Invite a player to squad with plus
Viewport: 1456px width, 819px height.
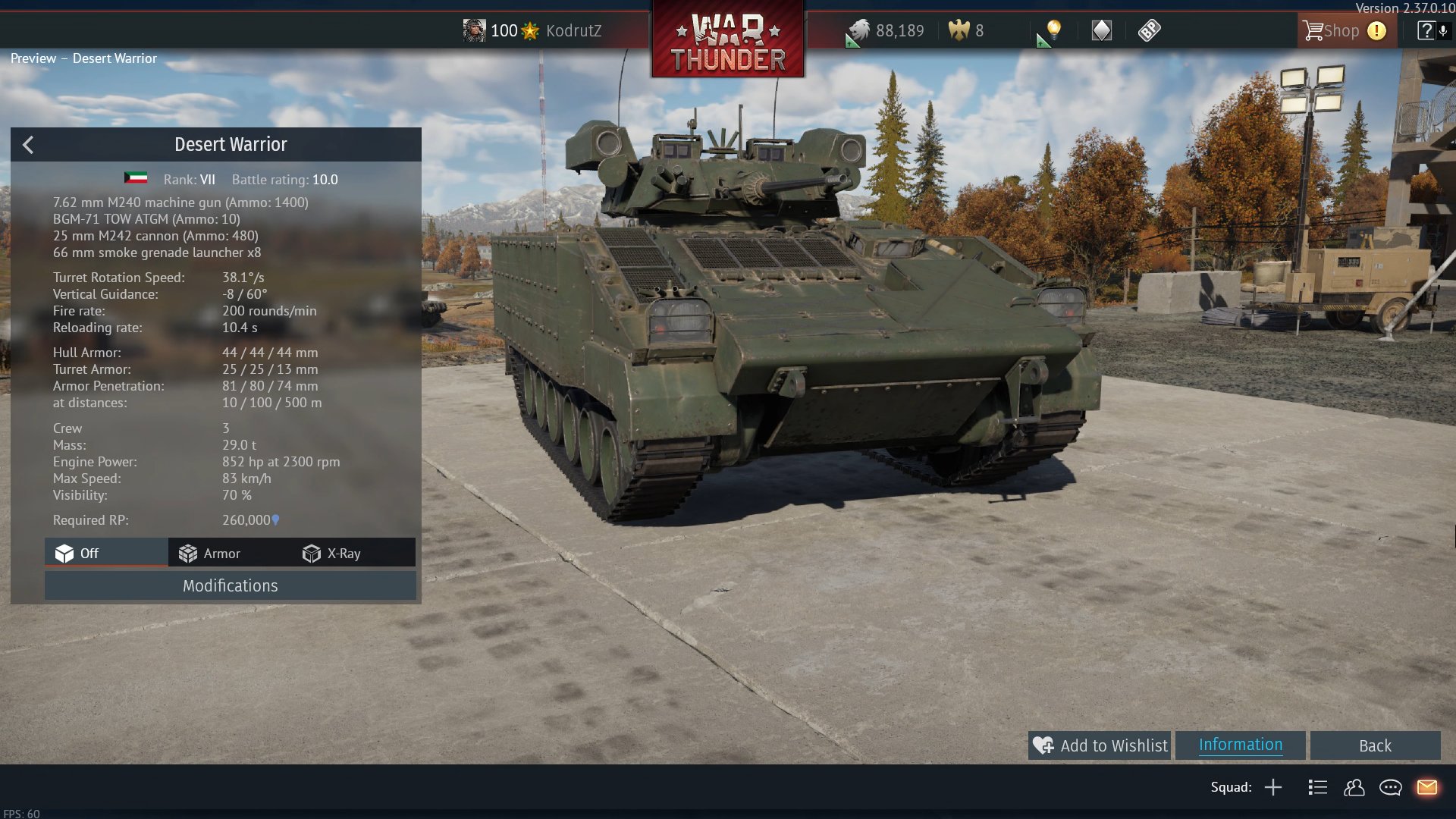1273,787
